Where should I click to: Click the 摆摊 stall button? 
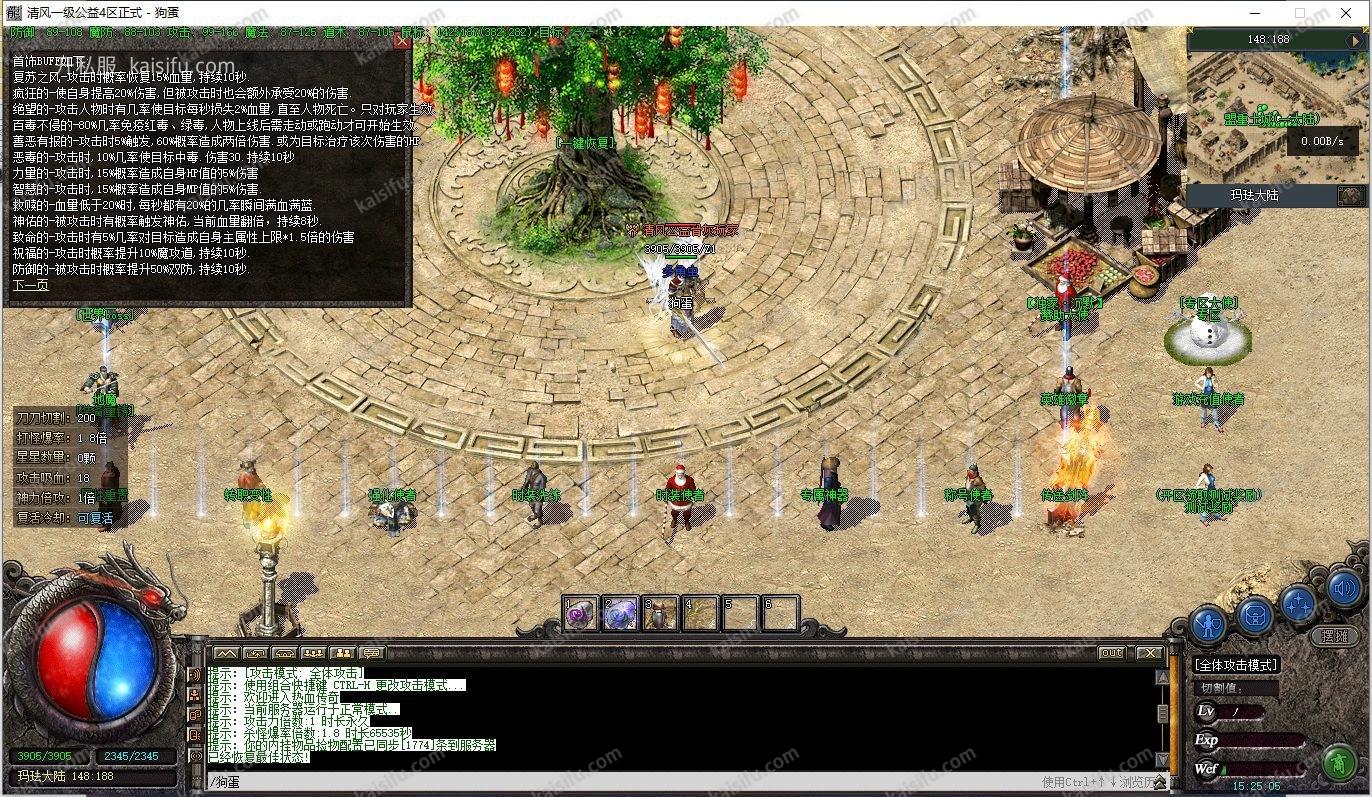(x=1335, y=636)
